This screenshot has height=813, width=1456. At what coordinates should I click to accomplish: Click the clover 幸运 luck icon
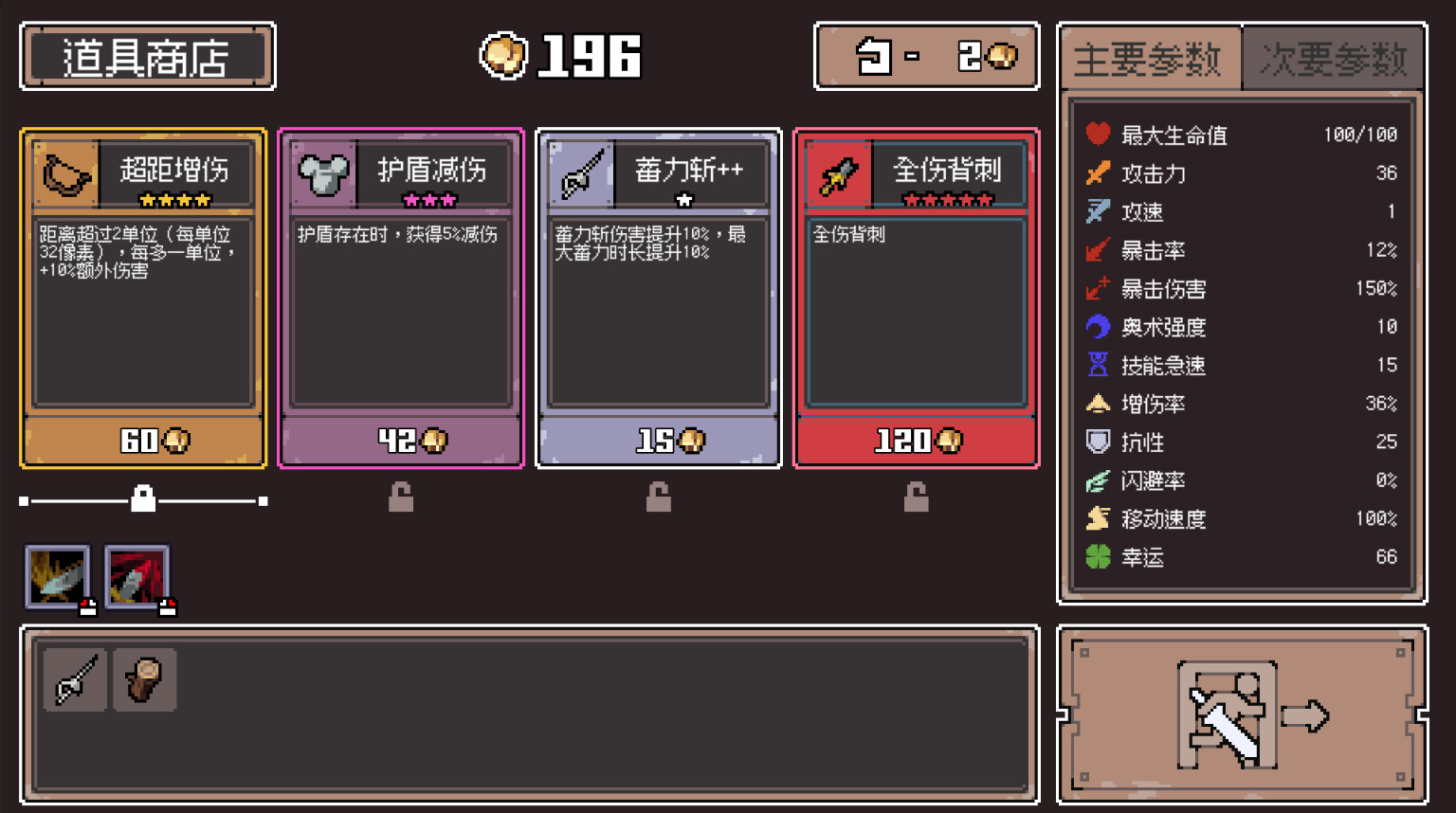pos(1097,557)
